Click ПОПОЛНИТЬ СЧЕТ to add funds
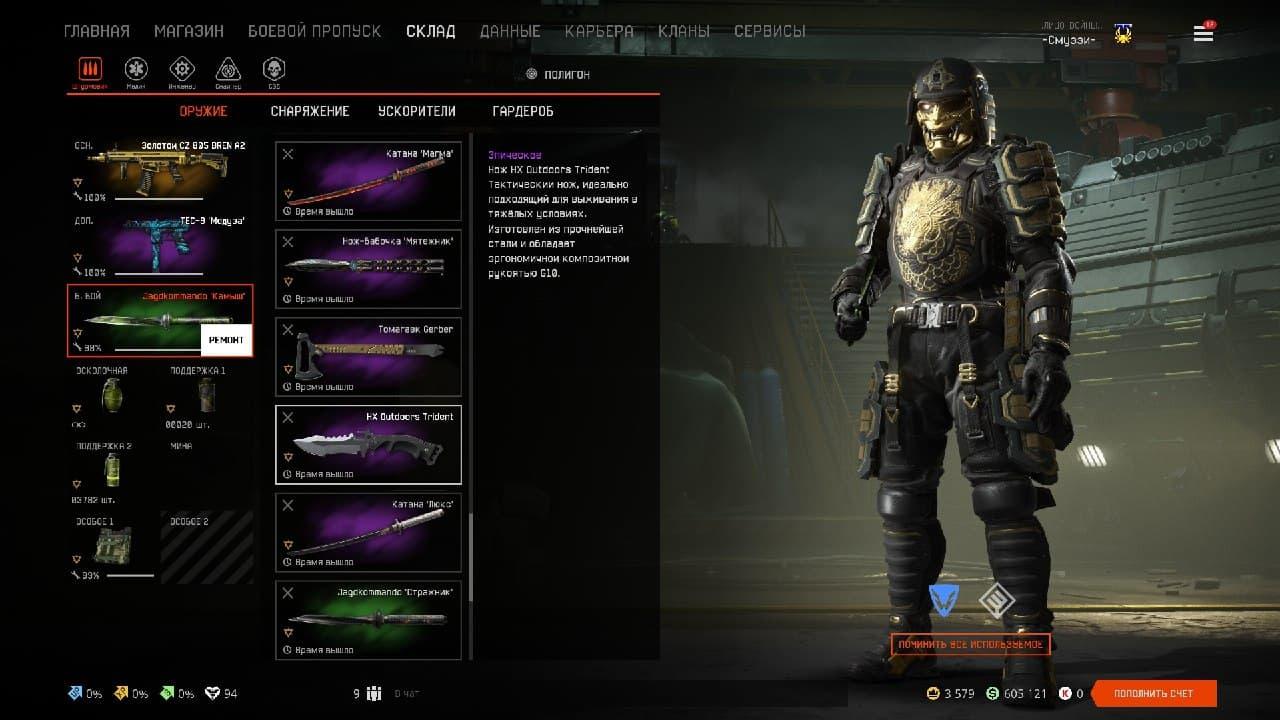Image resolution: width=1280 pixels, height=720 pixels. [x=1154, y=693]
